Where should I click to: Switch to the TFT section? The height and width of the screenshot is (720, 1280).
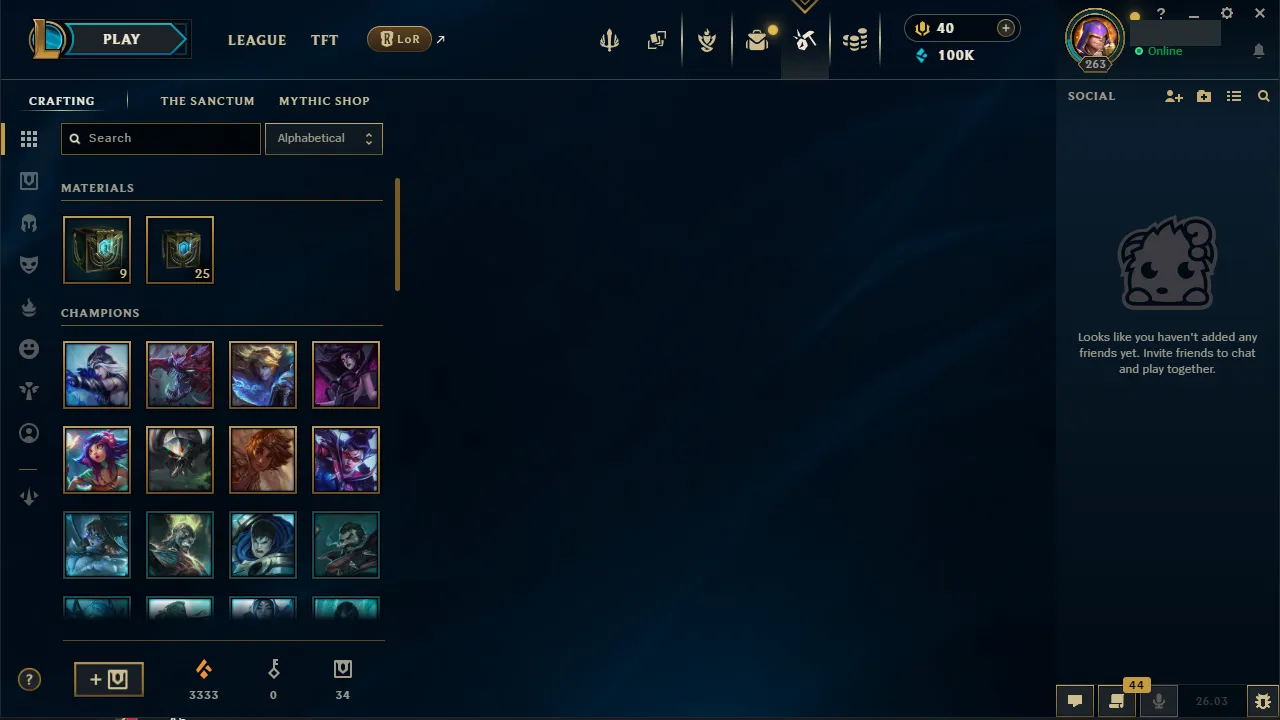(x=324, y=40)
